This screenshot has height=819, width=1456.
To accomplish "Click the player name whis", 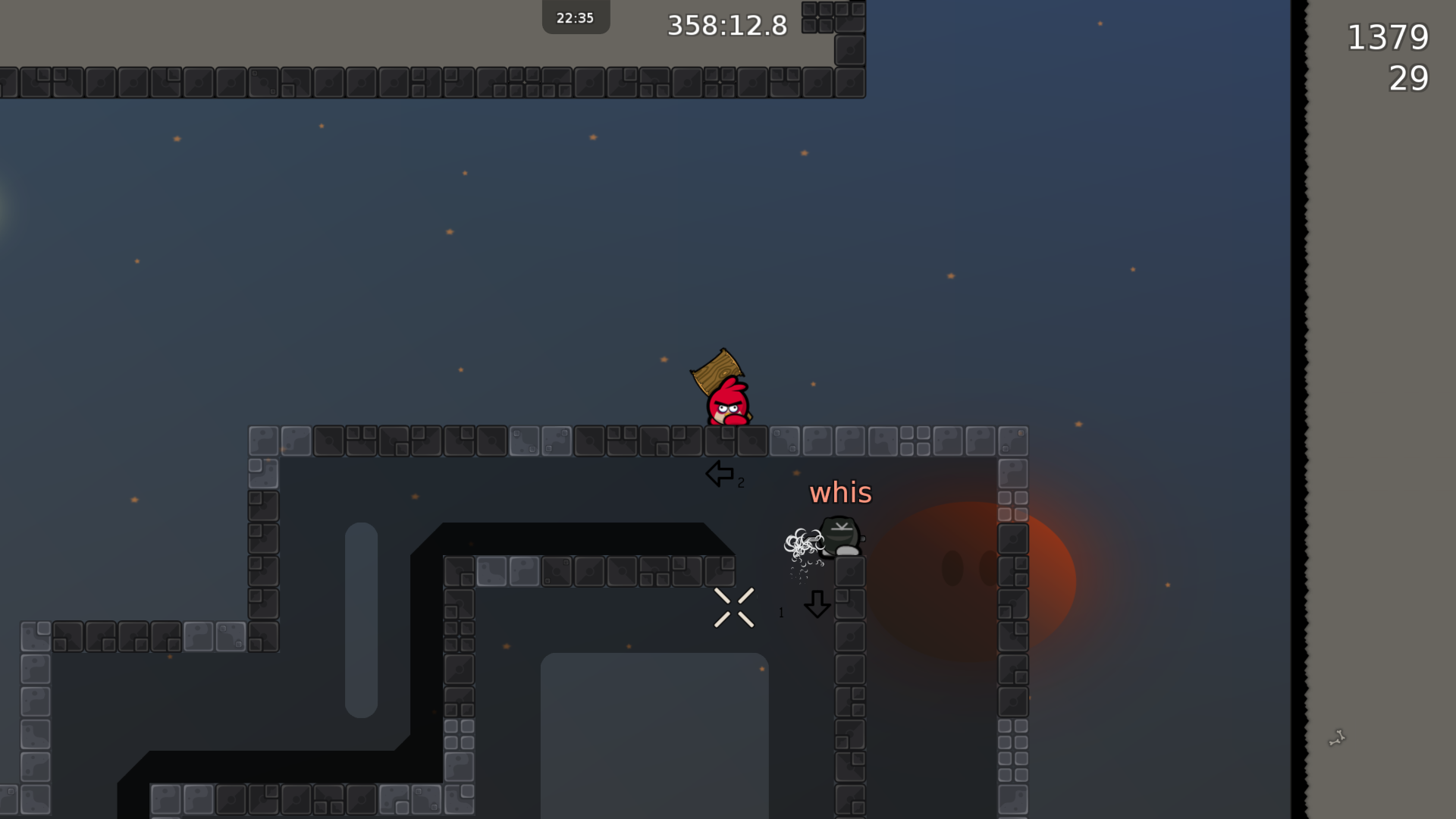I will 840,493.
